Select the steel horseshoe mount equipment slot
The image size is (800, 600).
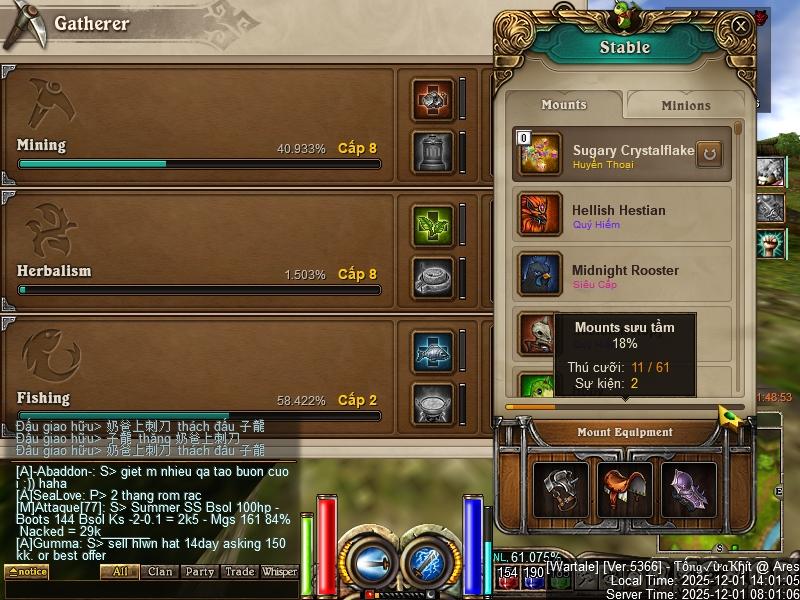click(x=561, y=490)
